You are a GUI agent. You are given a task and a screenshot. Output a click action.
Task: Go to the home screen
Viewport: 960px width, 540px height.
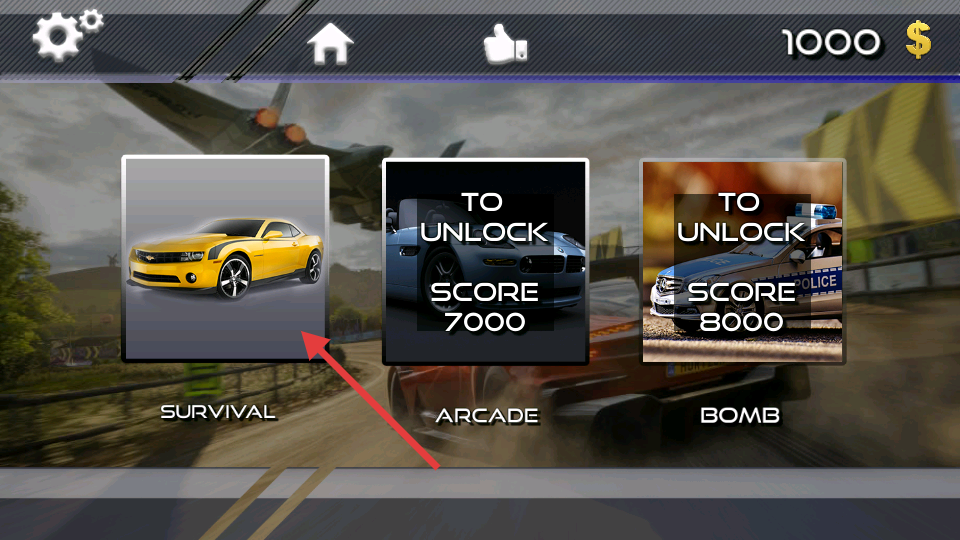(x=330, y=43)
